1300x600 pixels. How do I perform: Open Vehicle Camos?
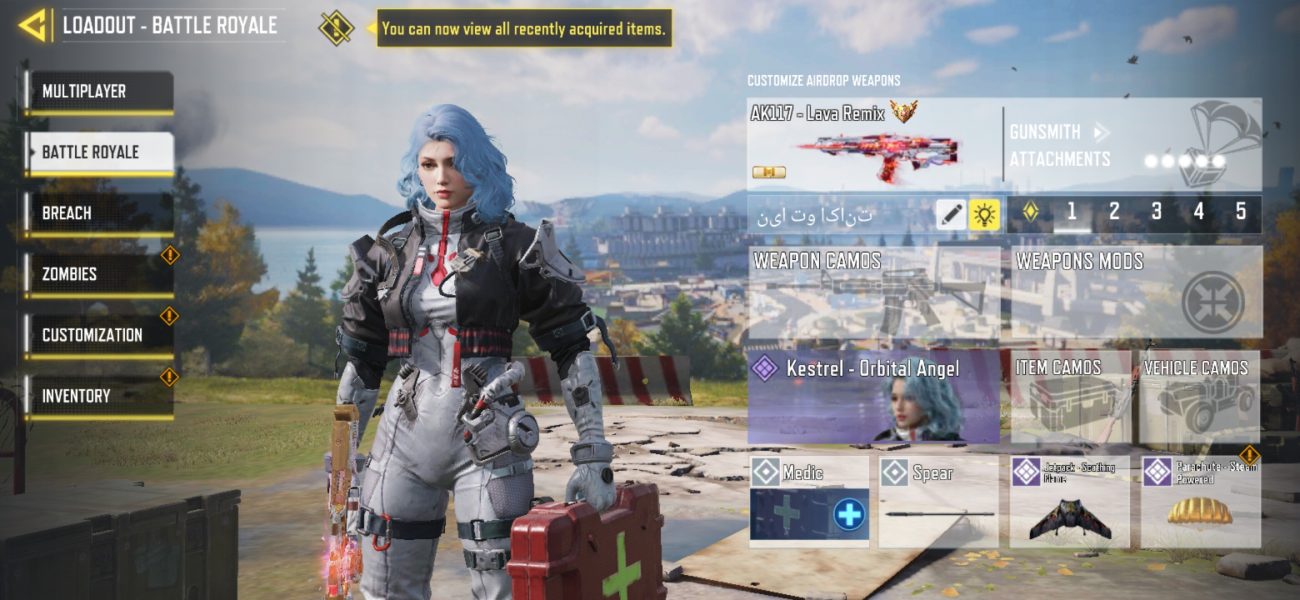1200,397
